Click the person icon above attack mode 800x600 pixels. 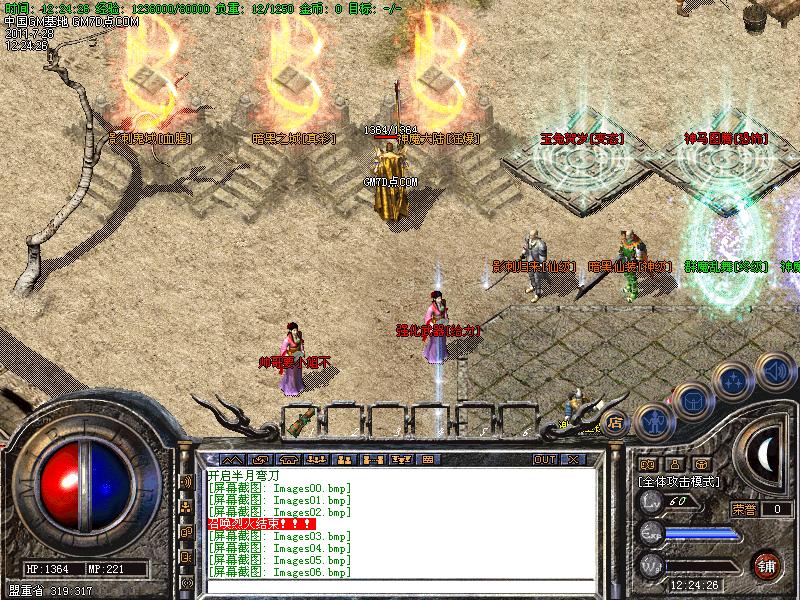(x=675, y=464)
